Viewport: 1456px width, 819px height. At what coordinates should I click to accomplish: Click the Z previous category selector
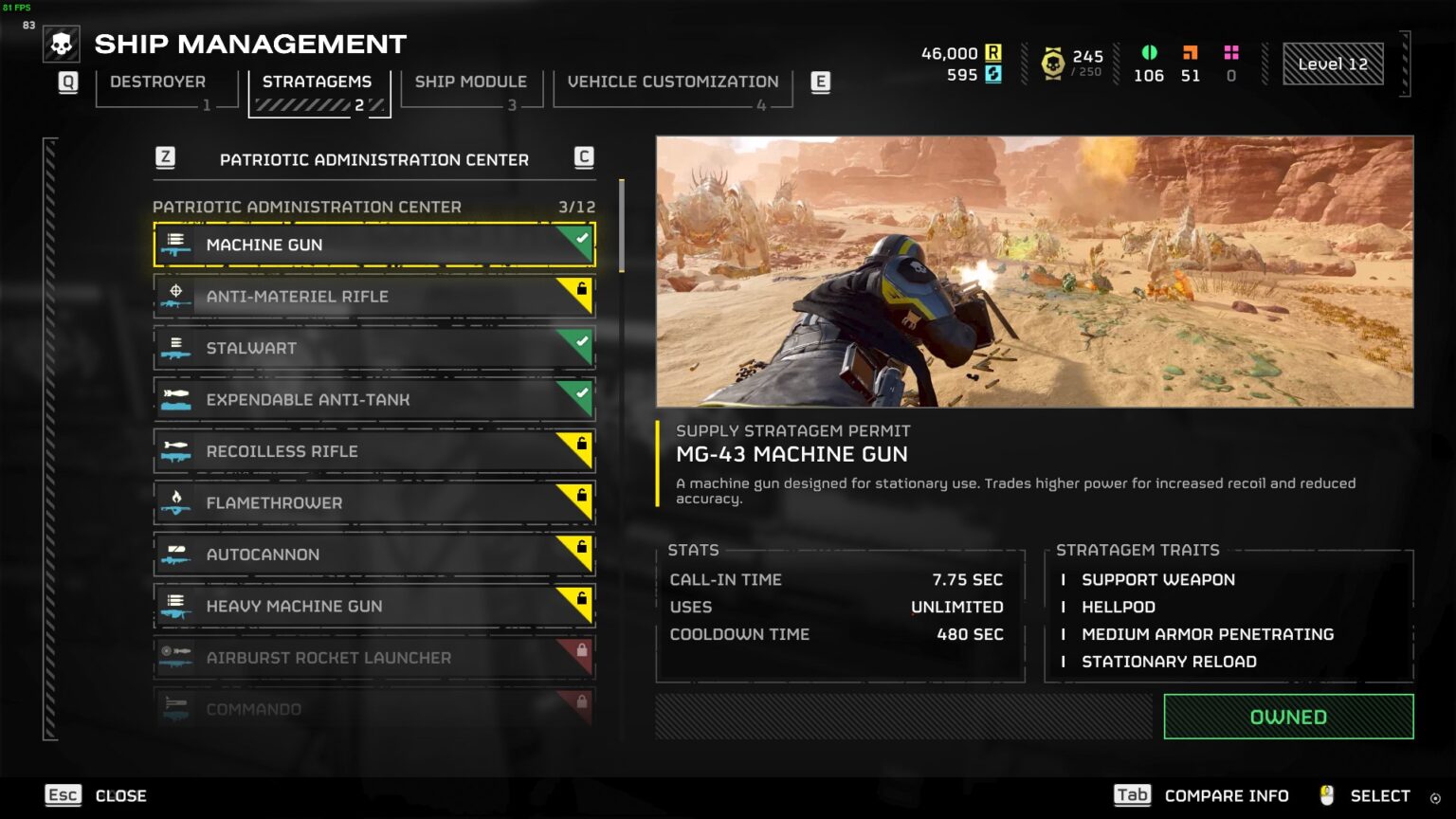tap(165, 158)
